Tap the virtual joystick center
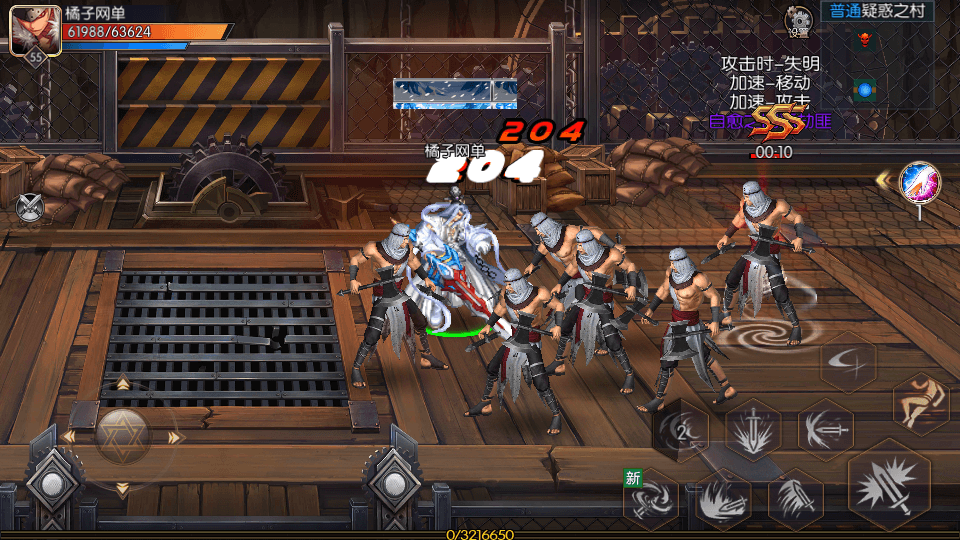The width and height of the screenshot is (960, 540). tap(122, 436)
